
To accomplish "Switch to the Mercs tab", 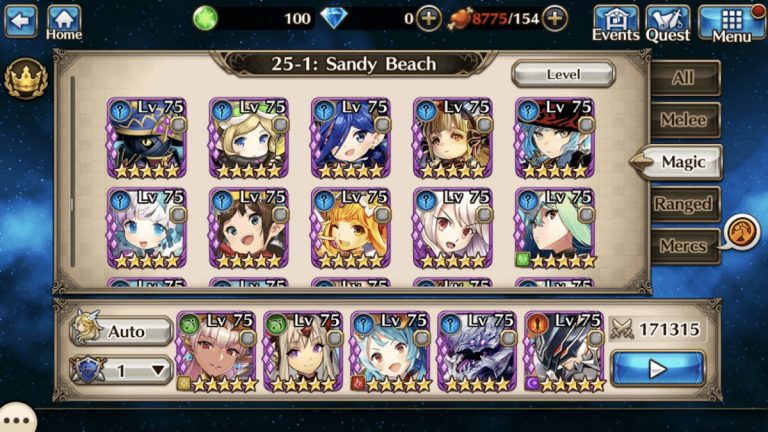I will 684,246.
